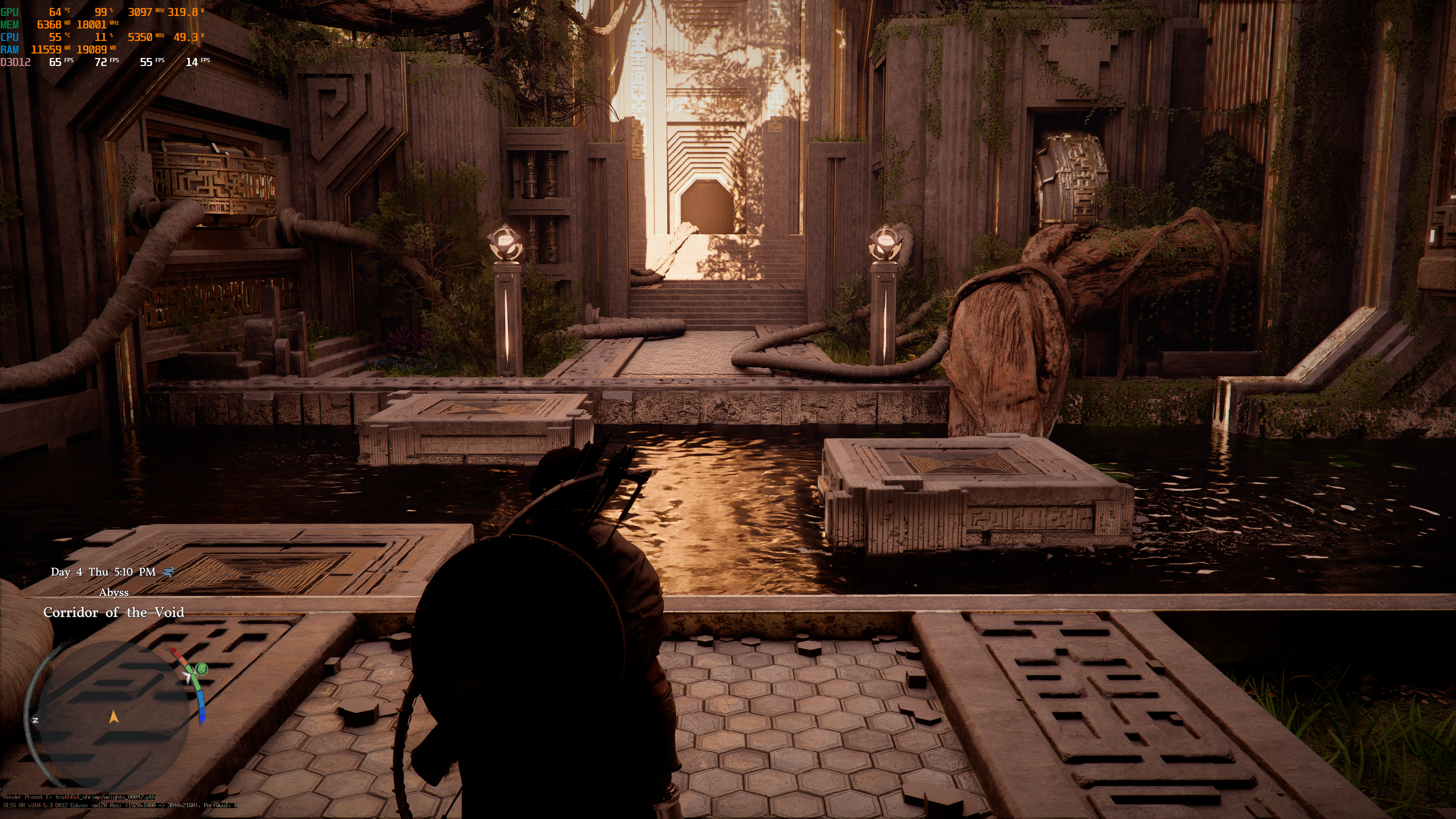1456x819 pixels.
Task: Click the blue wind weather icon
Action: click(168, 572)
